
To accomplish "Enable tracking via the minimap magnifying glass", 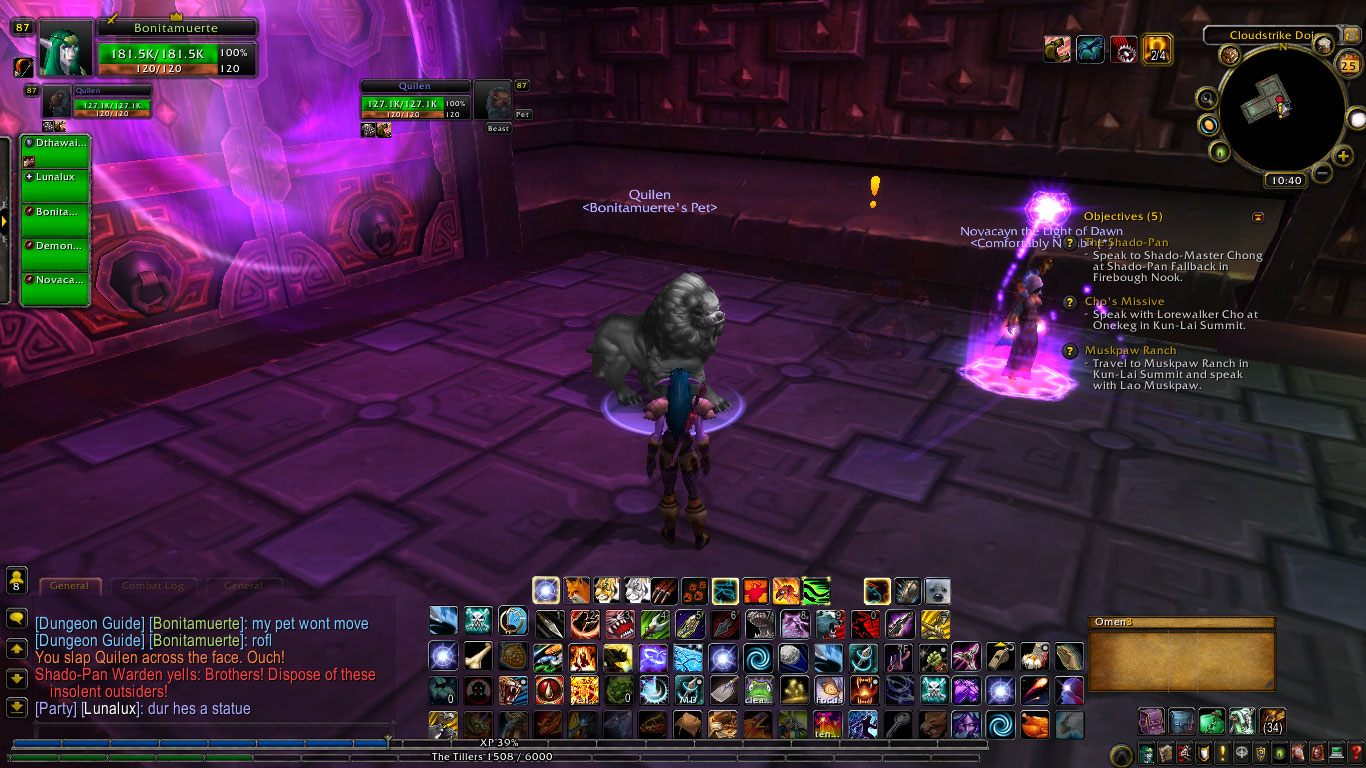I will [x=1206, y=98].
